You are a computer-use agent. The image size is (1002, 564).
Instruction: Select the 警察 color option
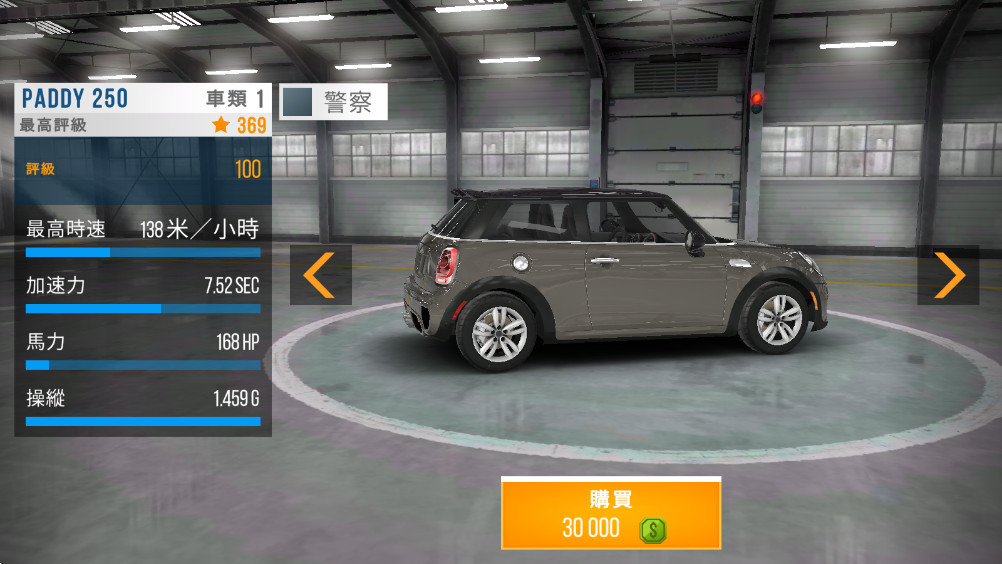click(333, 102)
